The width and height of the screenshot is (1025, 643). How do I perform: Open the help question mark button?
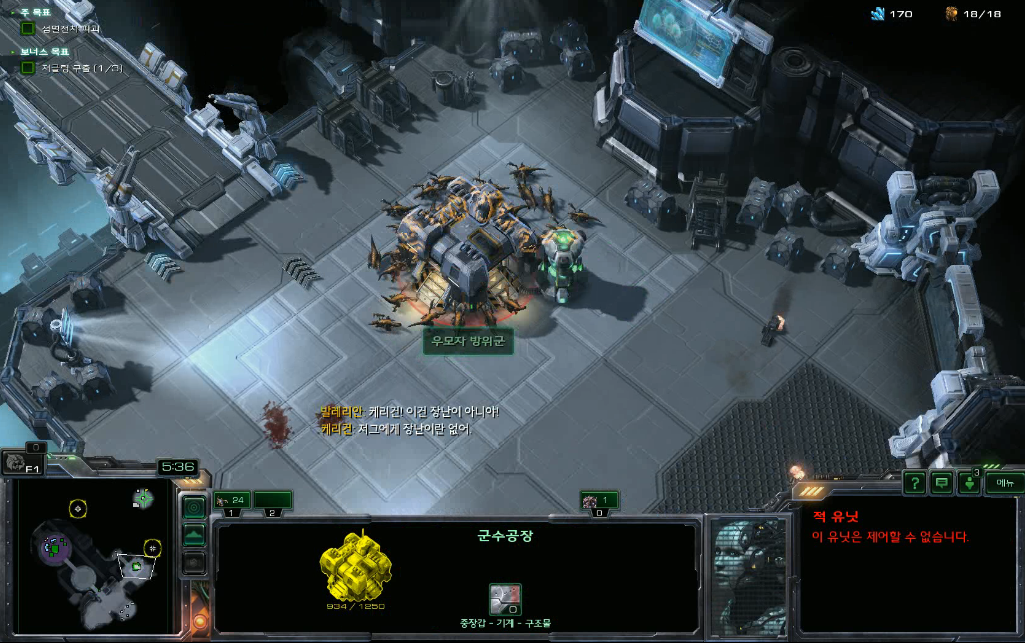(x=914, y=483)
